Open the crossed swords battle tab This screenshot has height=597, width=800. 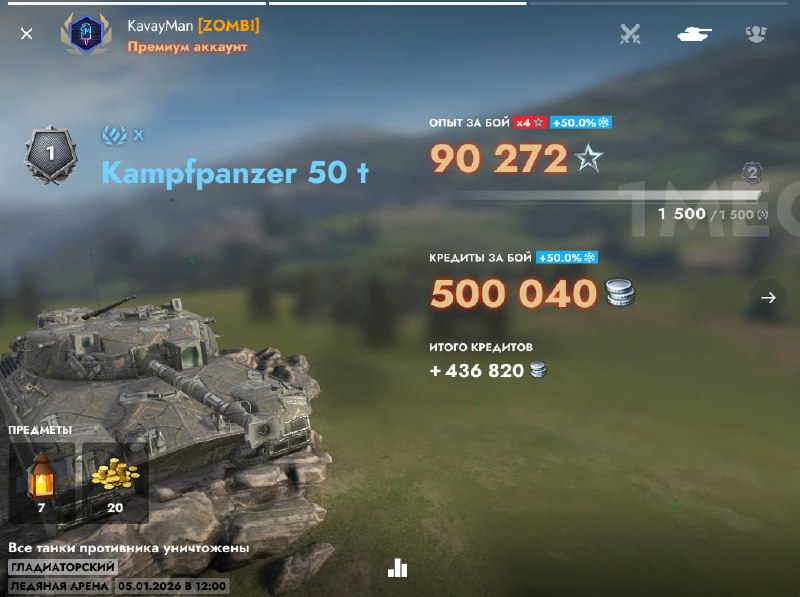[x=629, y=34]
